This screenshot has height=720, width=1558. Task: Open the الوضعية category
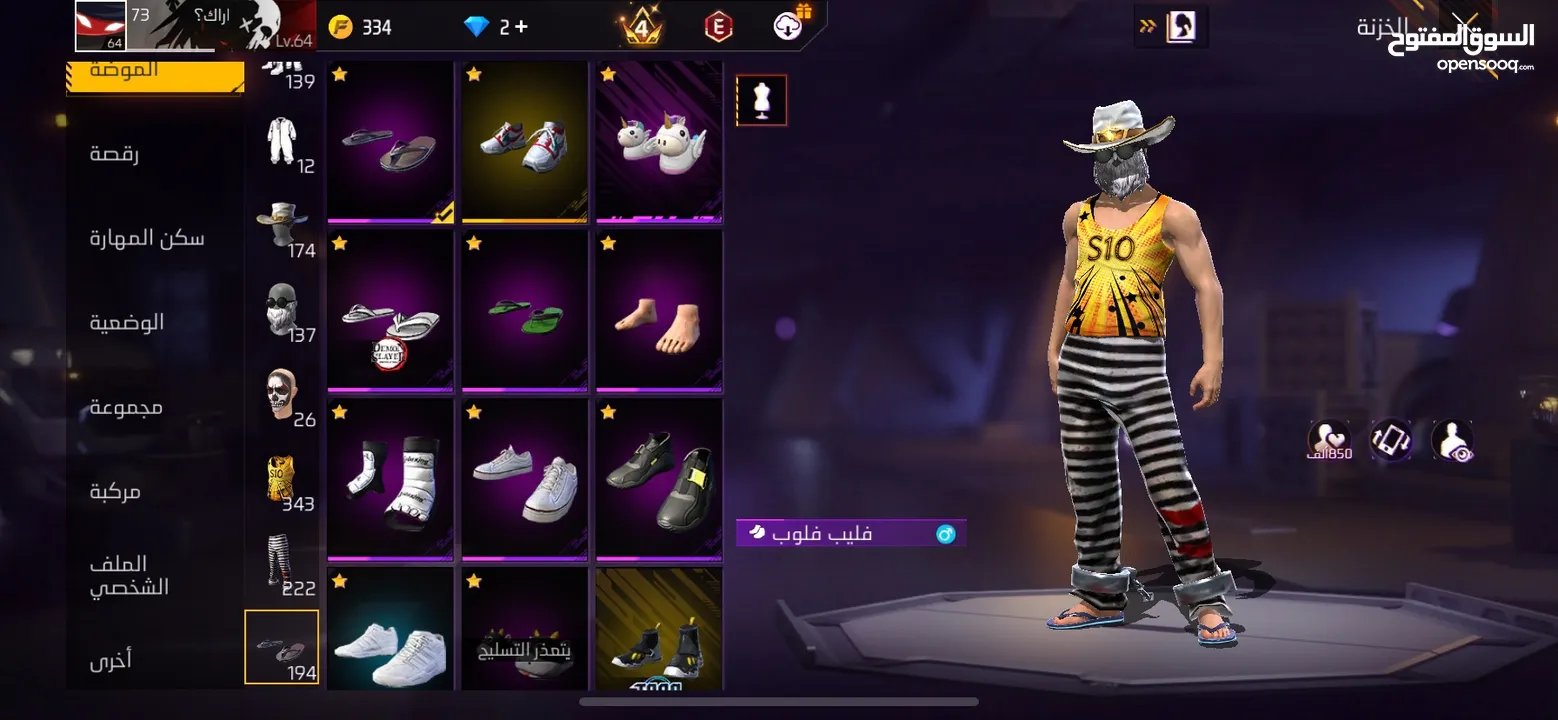coord(127,323)
